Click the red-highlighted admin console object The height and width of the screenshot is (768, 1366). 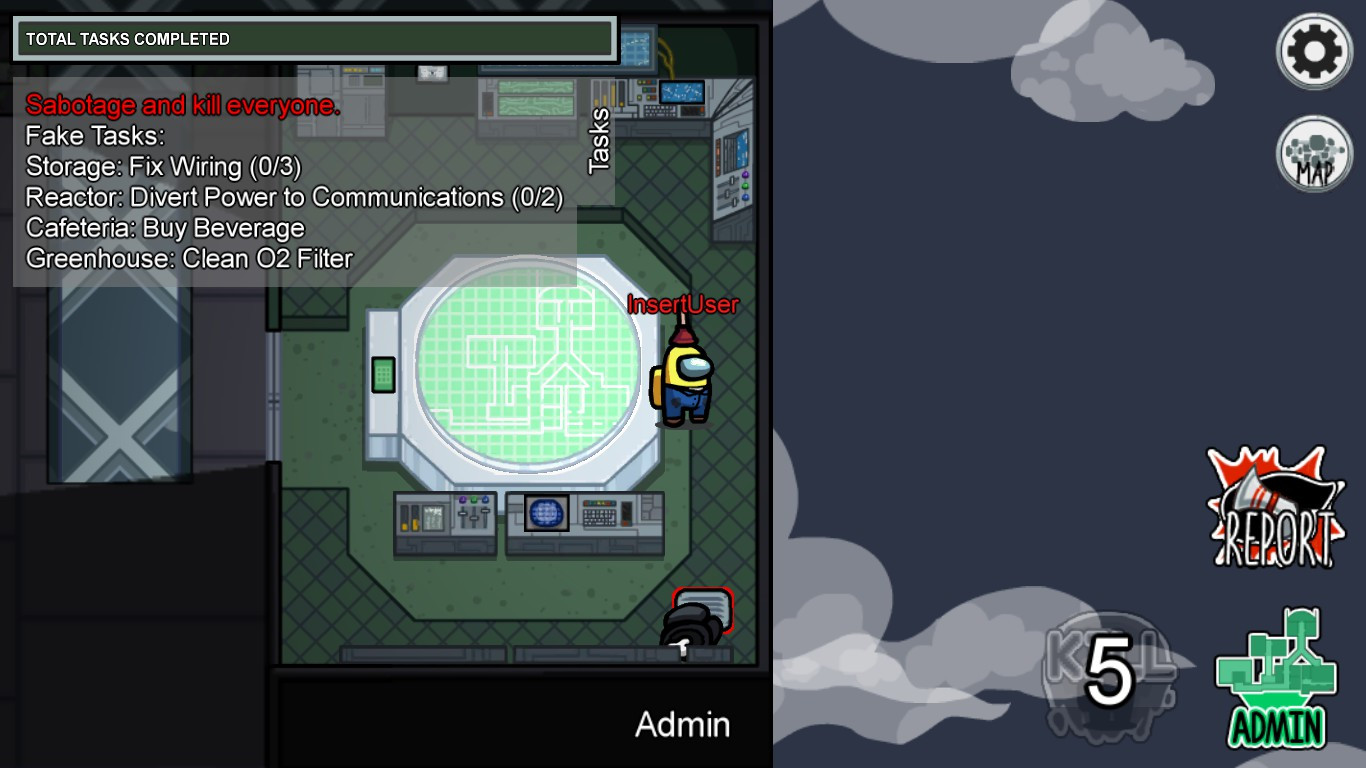pos(704,607)
